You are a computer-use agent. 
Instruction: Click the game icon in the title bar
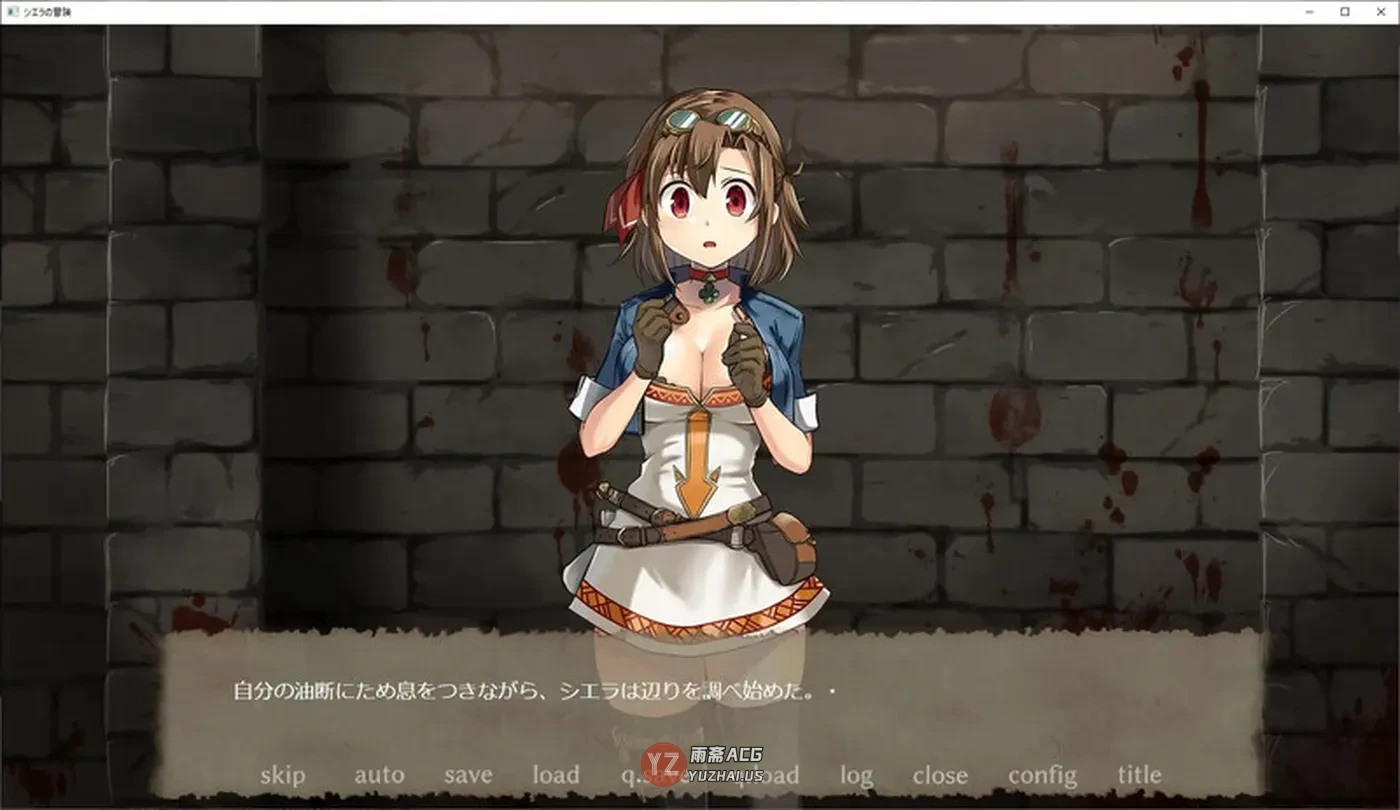(x=10, y=13)
